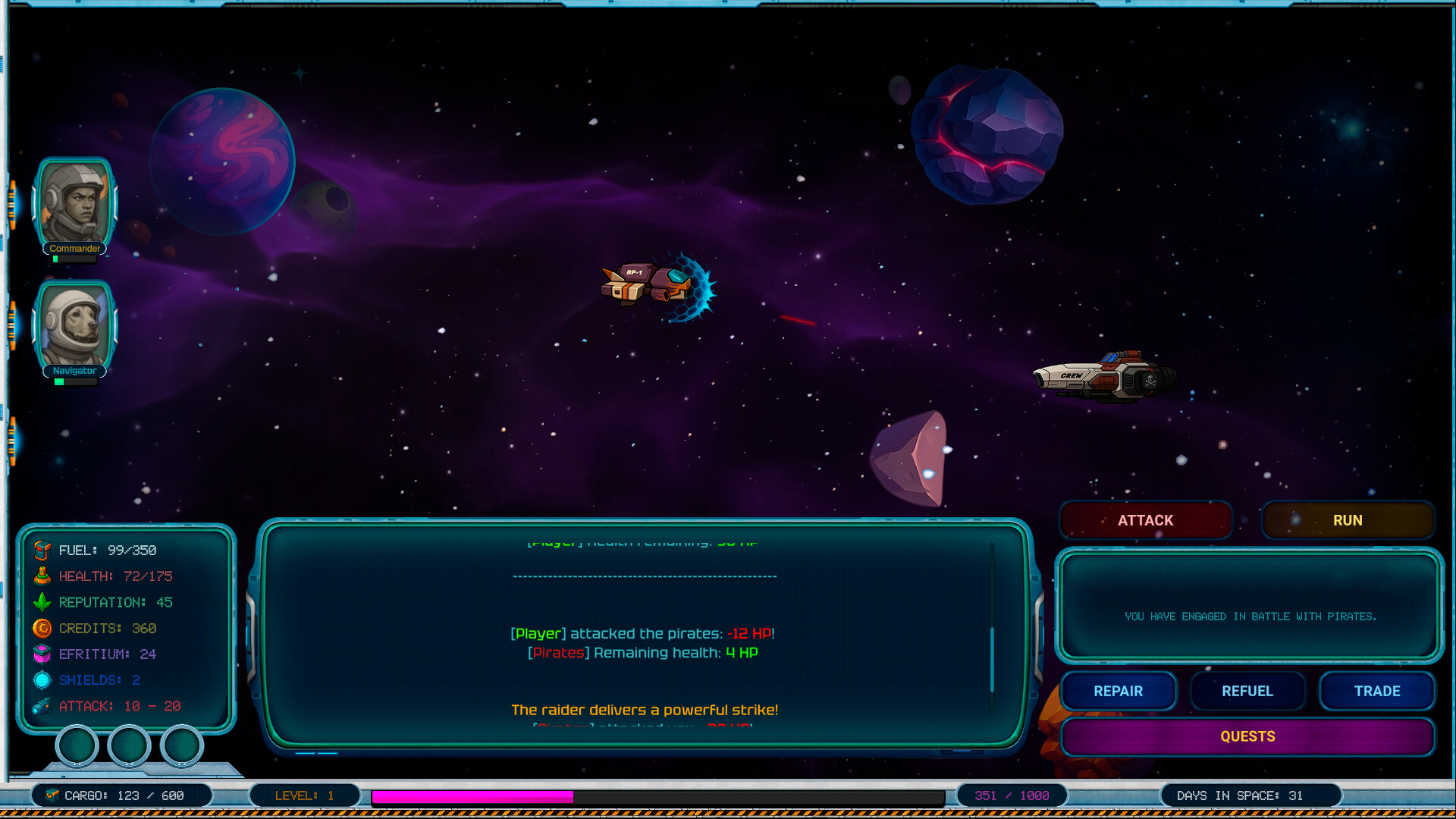The height and width of the screenshot is (819, 1456).
Task: Select the Health icon beside 72/175
Action: point(42,576)
